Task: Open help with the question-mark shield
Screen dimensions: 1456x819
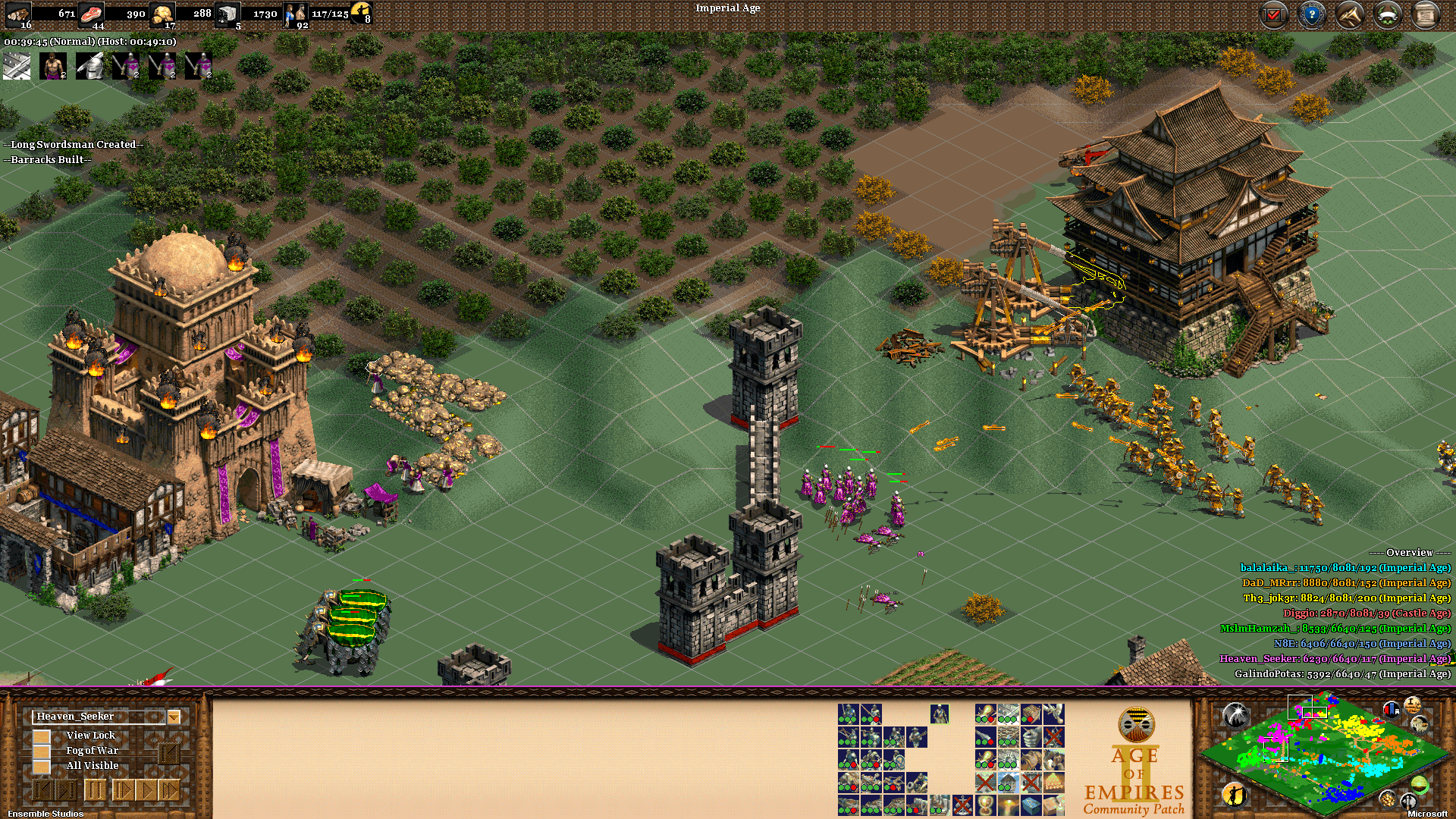Action: click(1311, 14)
